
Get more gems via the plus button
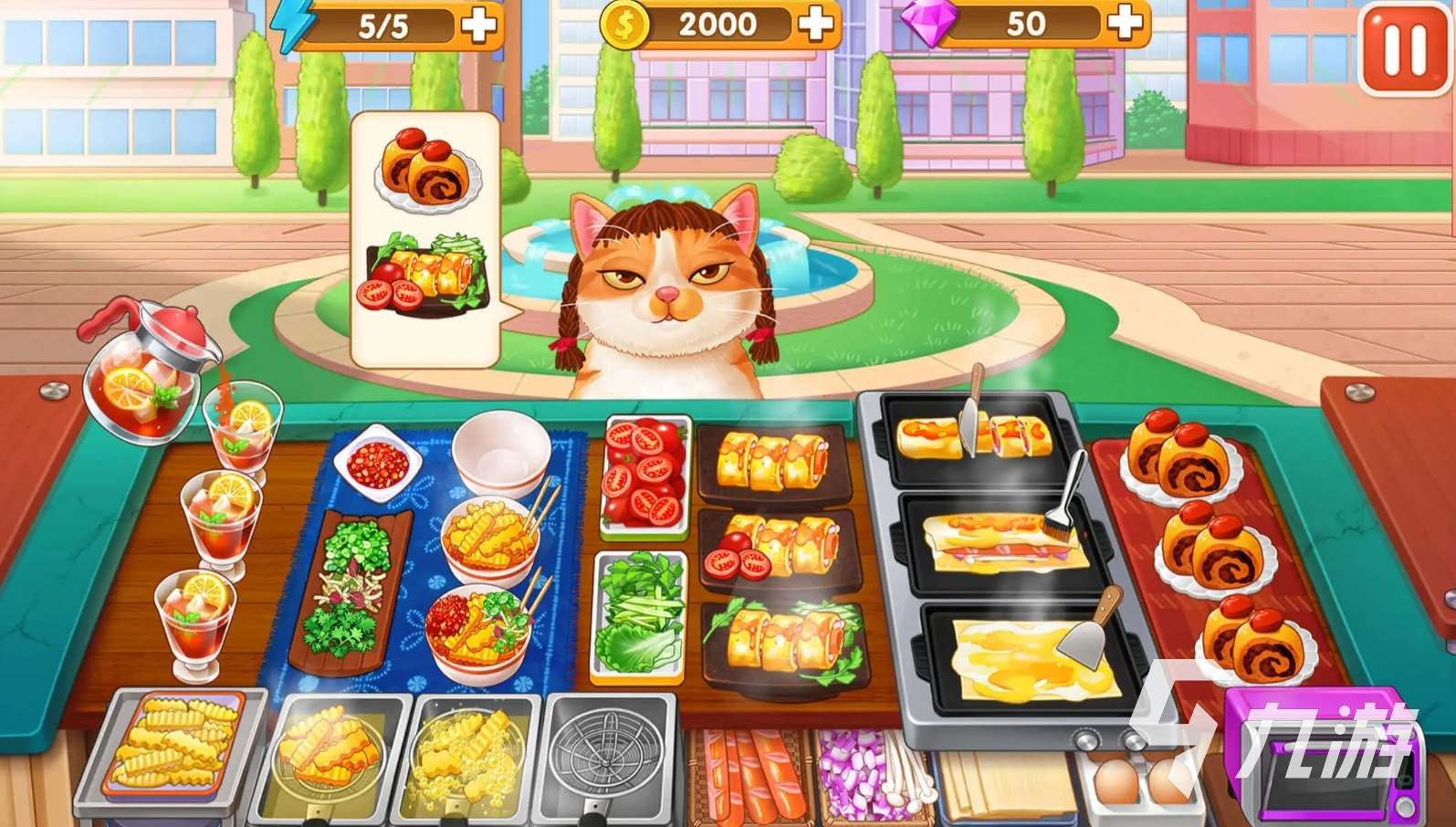1126,23
